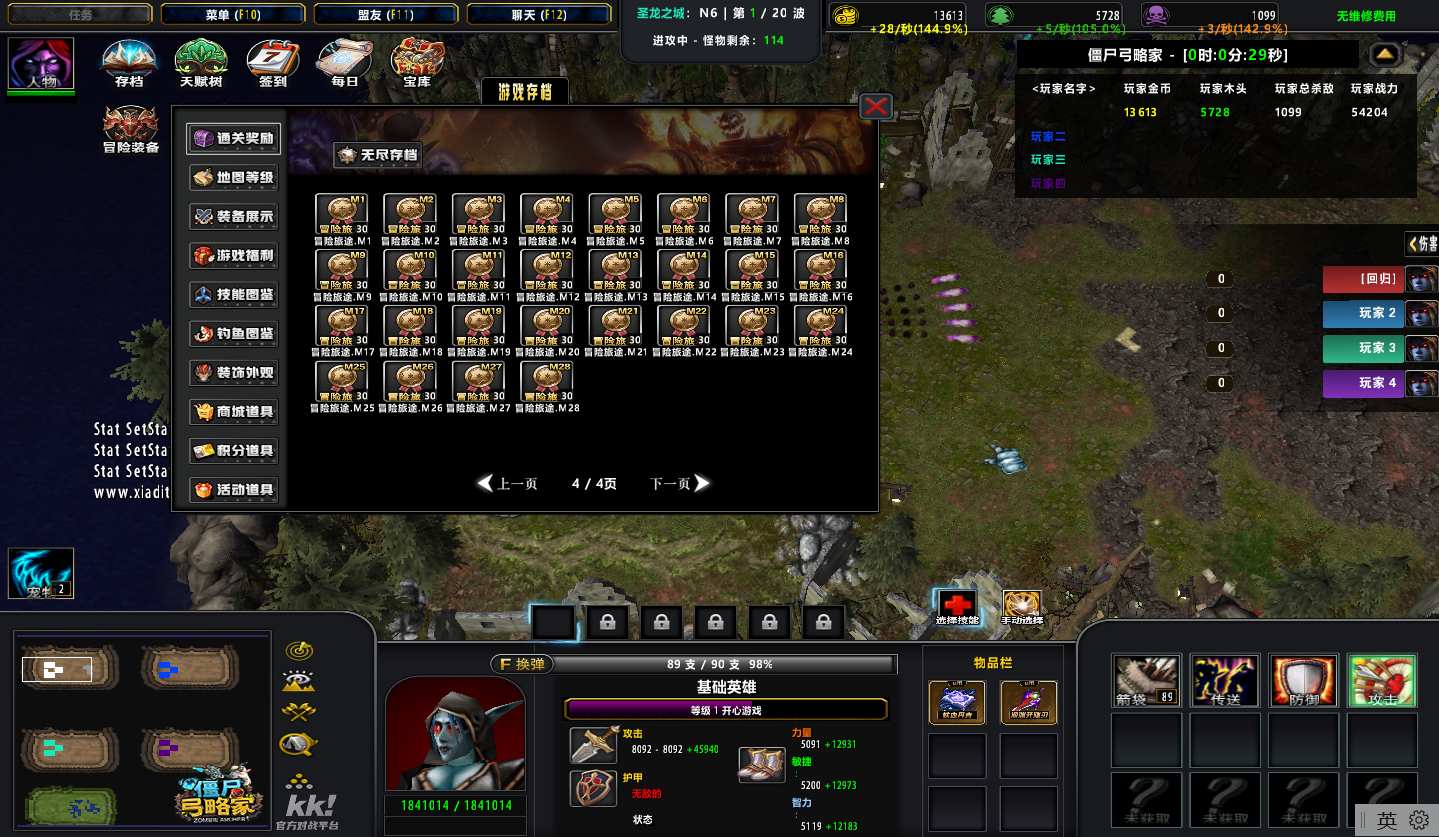Open the 签到 daily check-in icon
This screenshot has width=1439, height=837.
[x=272, y=62]
